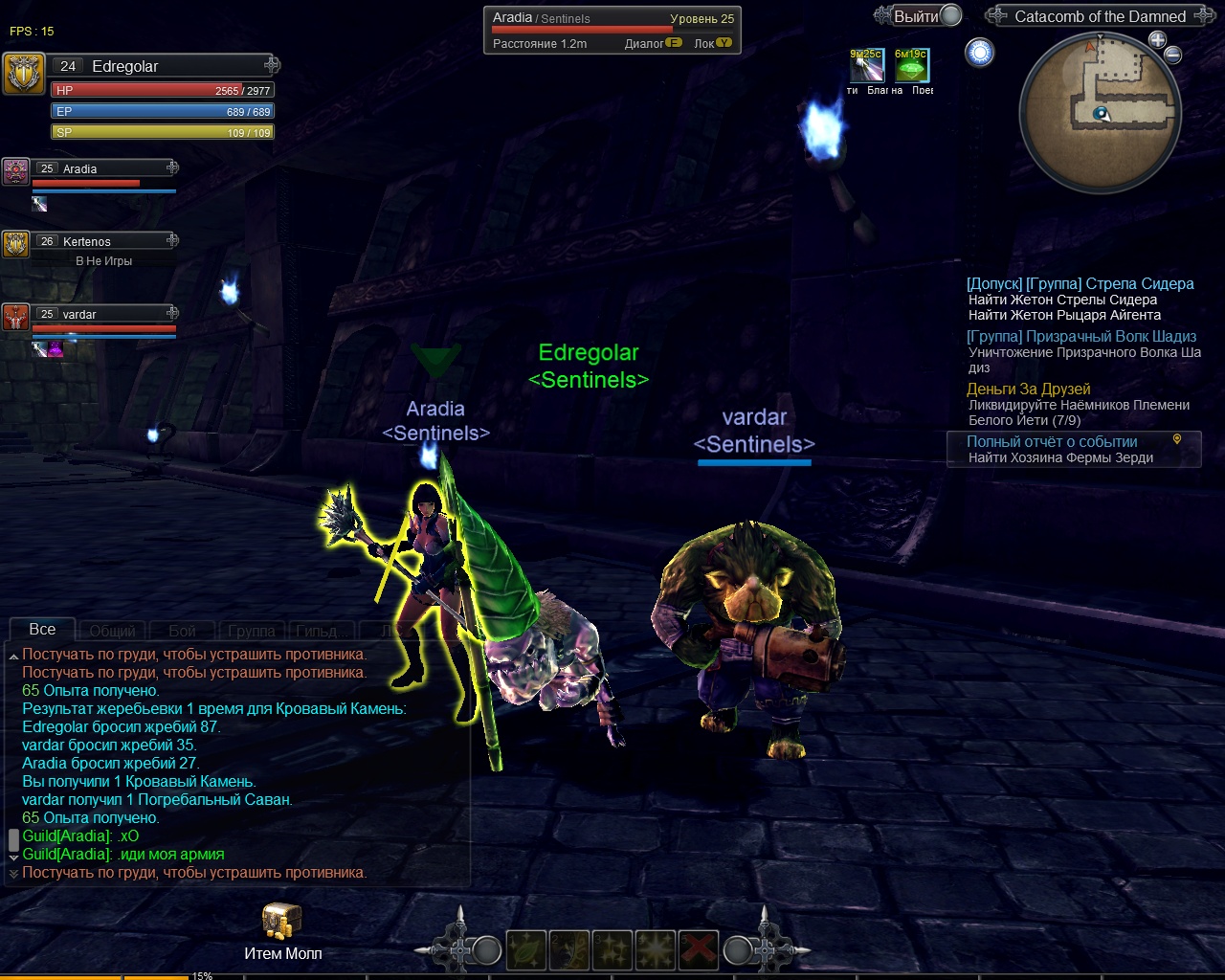Switch to the Группа chat tab

[252, 631]
